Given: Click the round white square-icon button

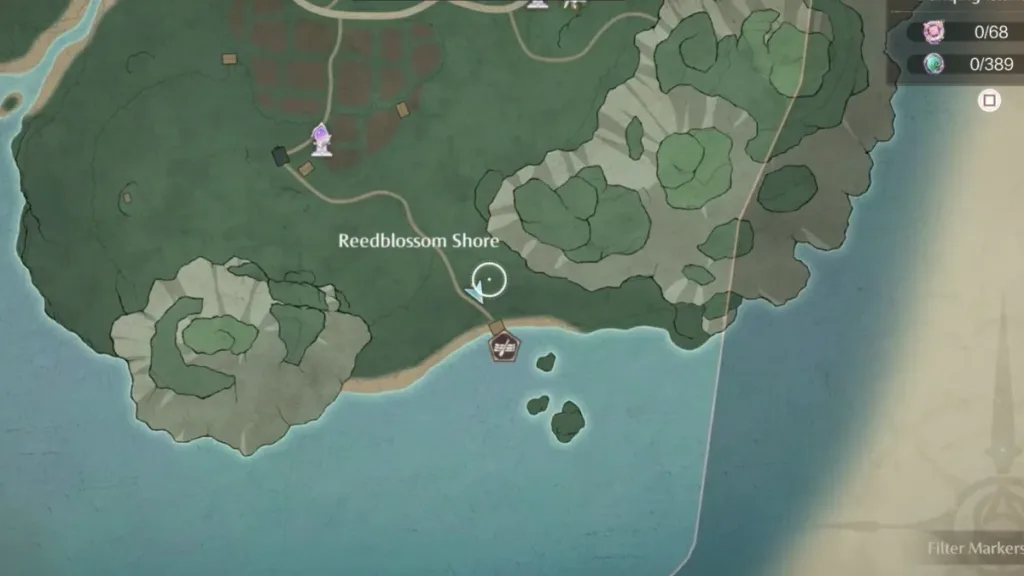Looking at the screenshot, I should coord(989,101).
